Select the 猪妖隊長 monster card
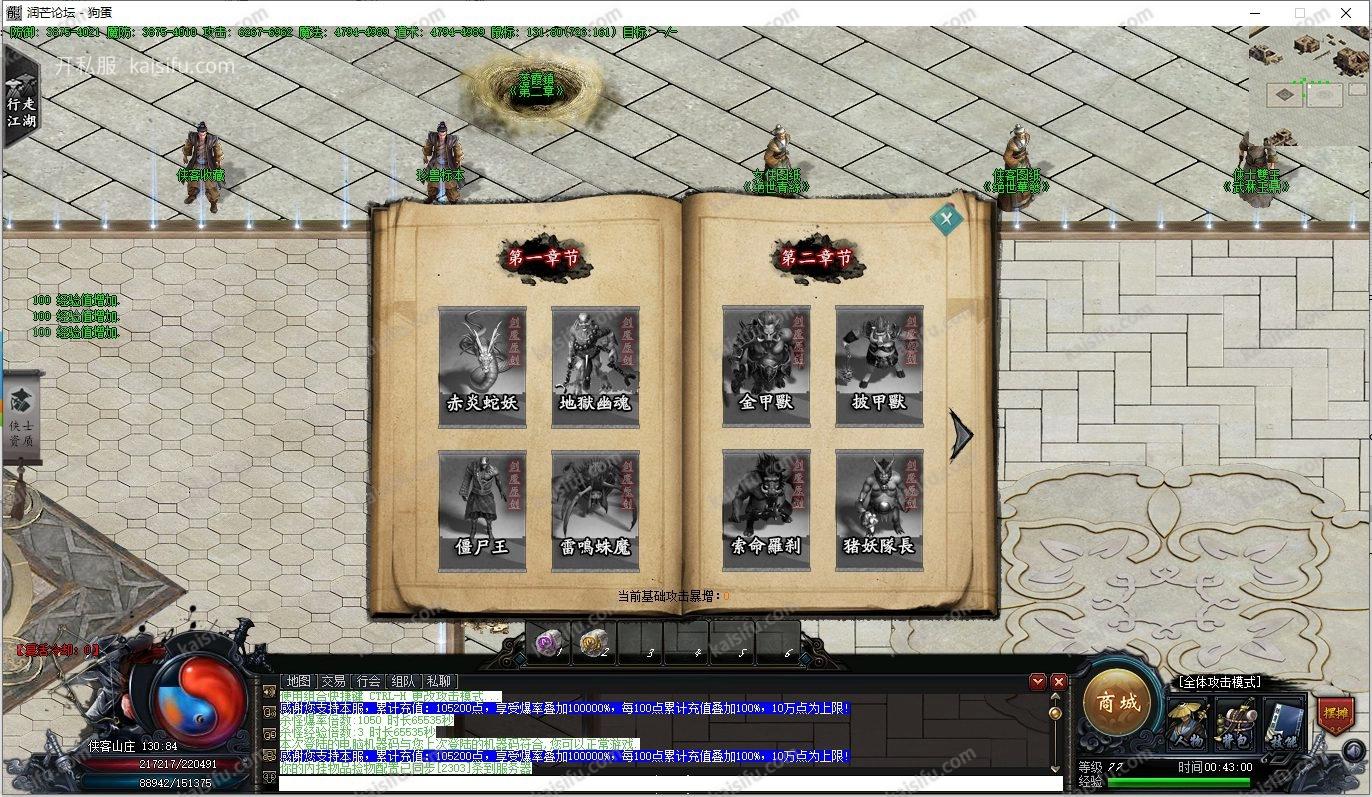Screen dimensions: 1372x797 (x=879, y=510)
